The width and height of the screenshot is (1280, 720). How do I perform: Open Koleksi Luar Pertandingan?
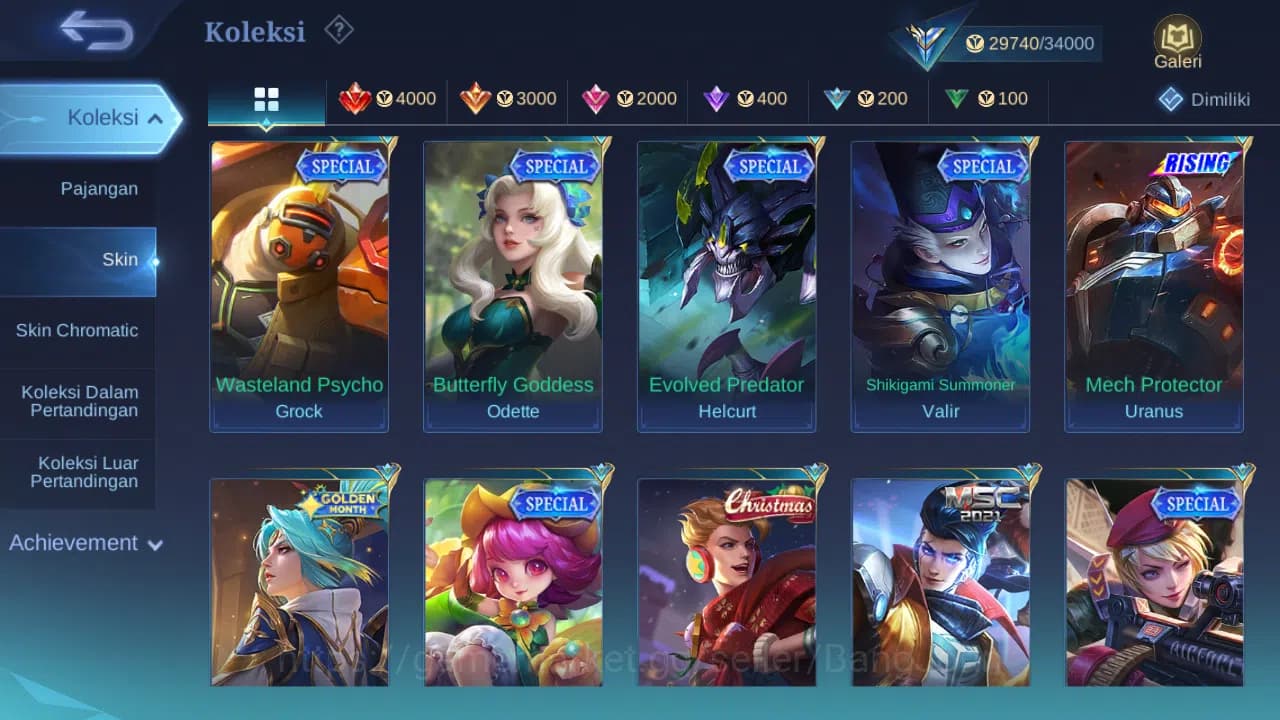point(78,471)
